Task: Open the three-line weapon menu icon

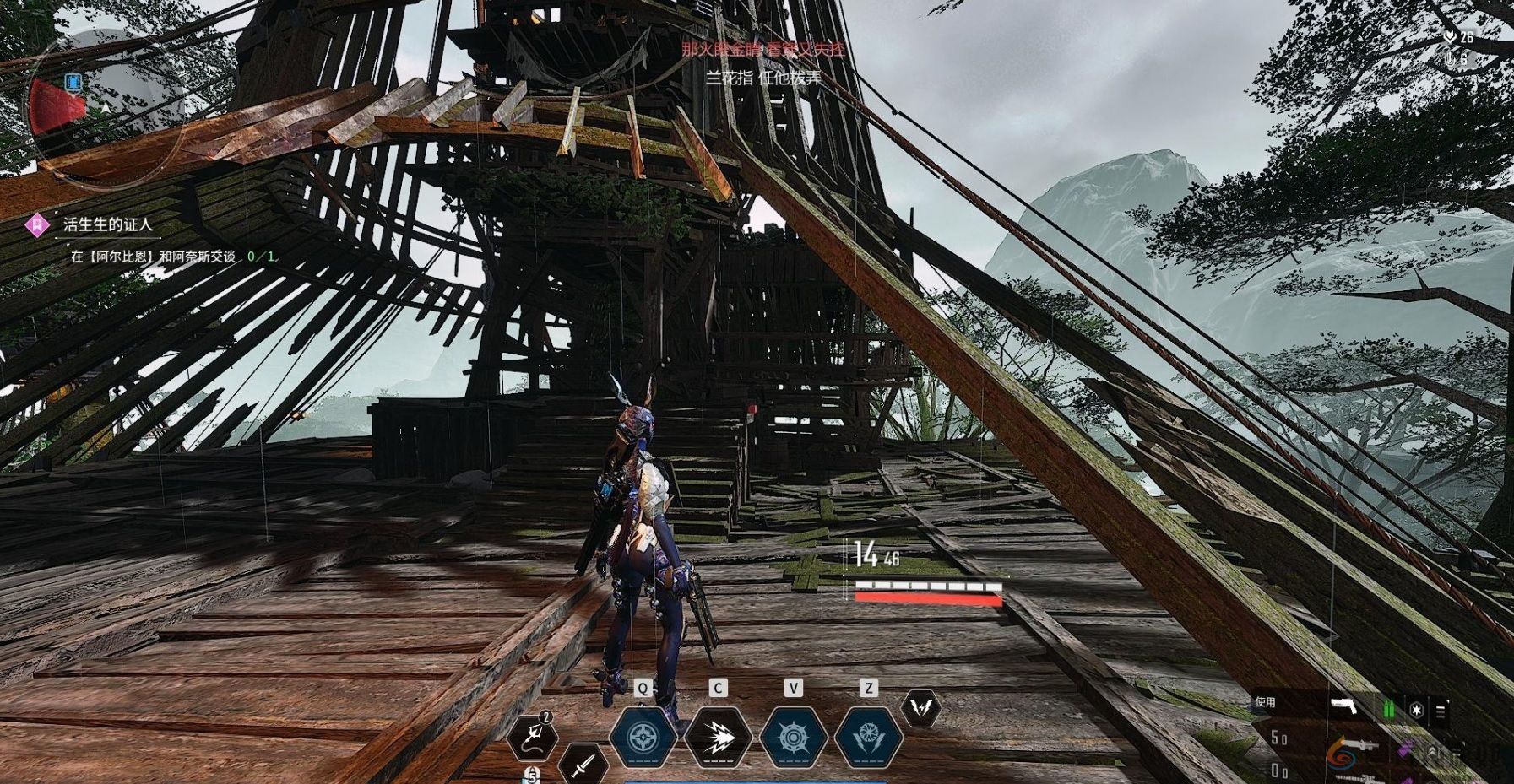Action: click(1441, 711)
